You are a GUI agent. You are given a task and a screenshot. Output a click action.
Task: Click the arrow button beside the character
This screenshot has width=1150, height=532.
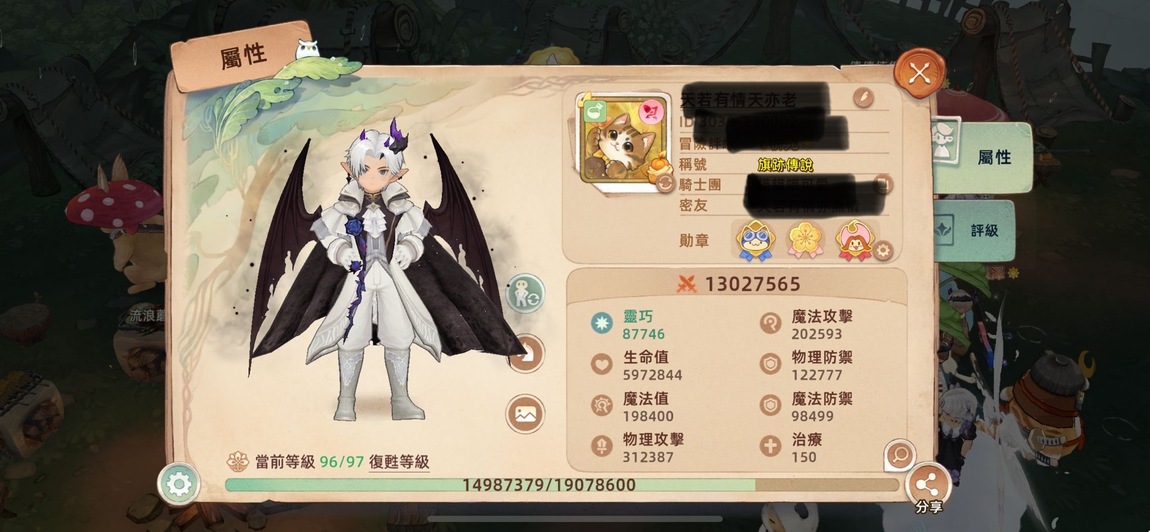tap(527, 352)
